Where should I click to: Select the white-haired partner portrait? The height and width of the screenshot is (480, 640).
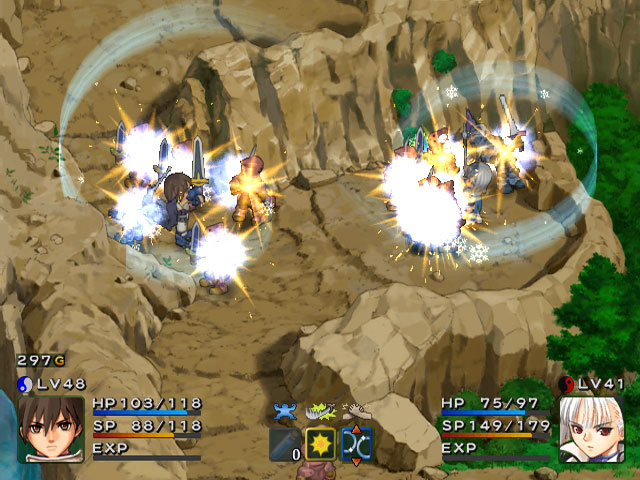pos(590,428)
